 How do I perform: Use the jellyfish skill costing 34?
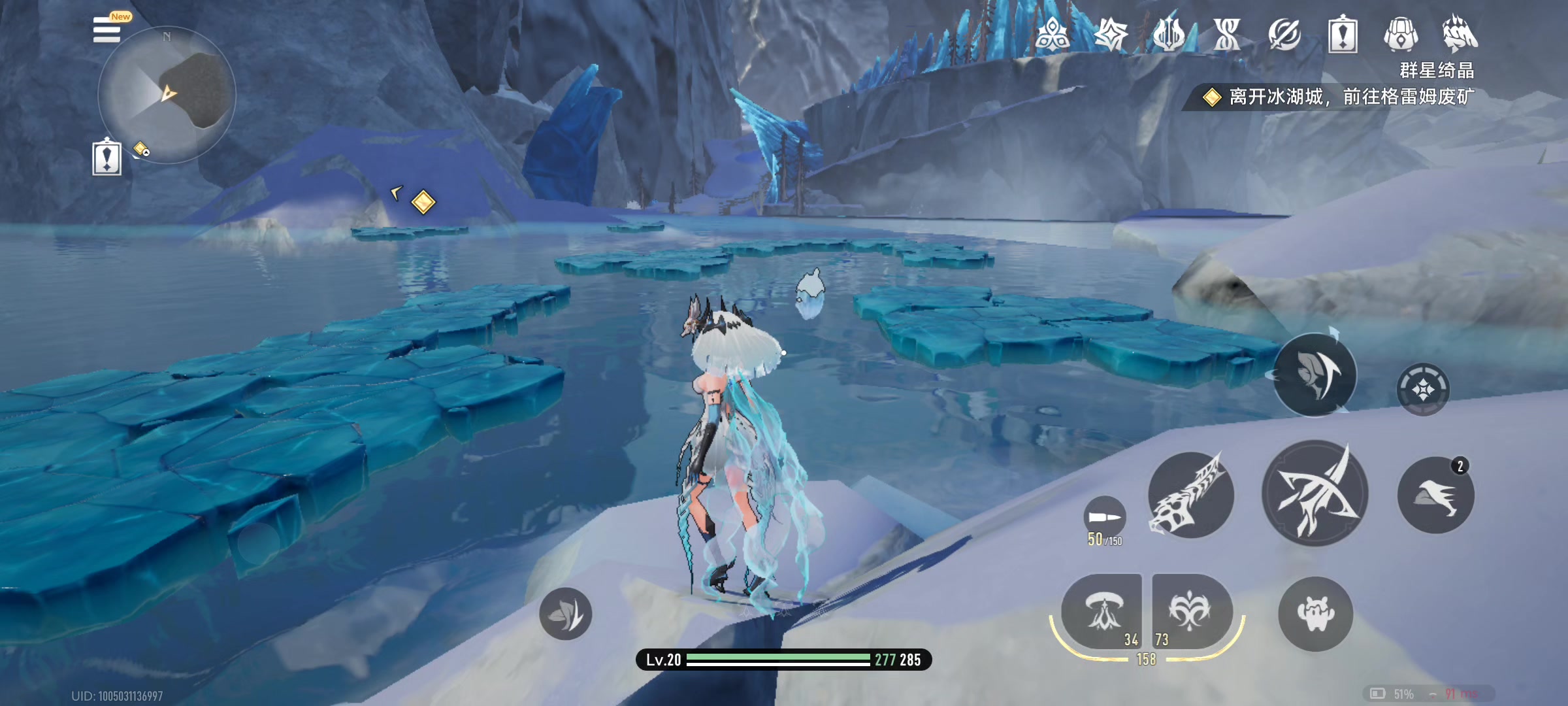click(x=1103, y=612)
